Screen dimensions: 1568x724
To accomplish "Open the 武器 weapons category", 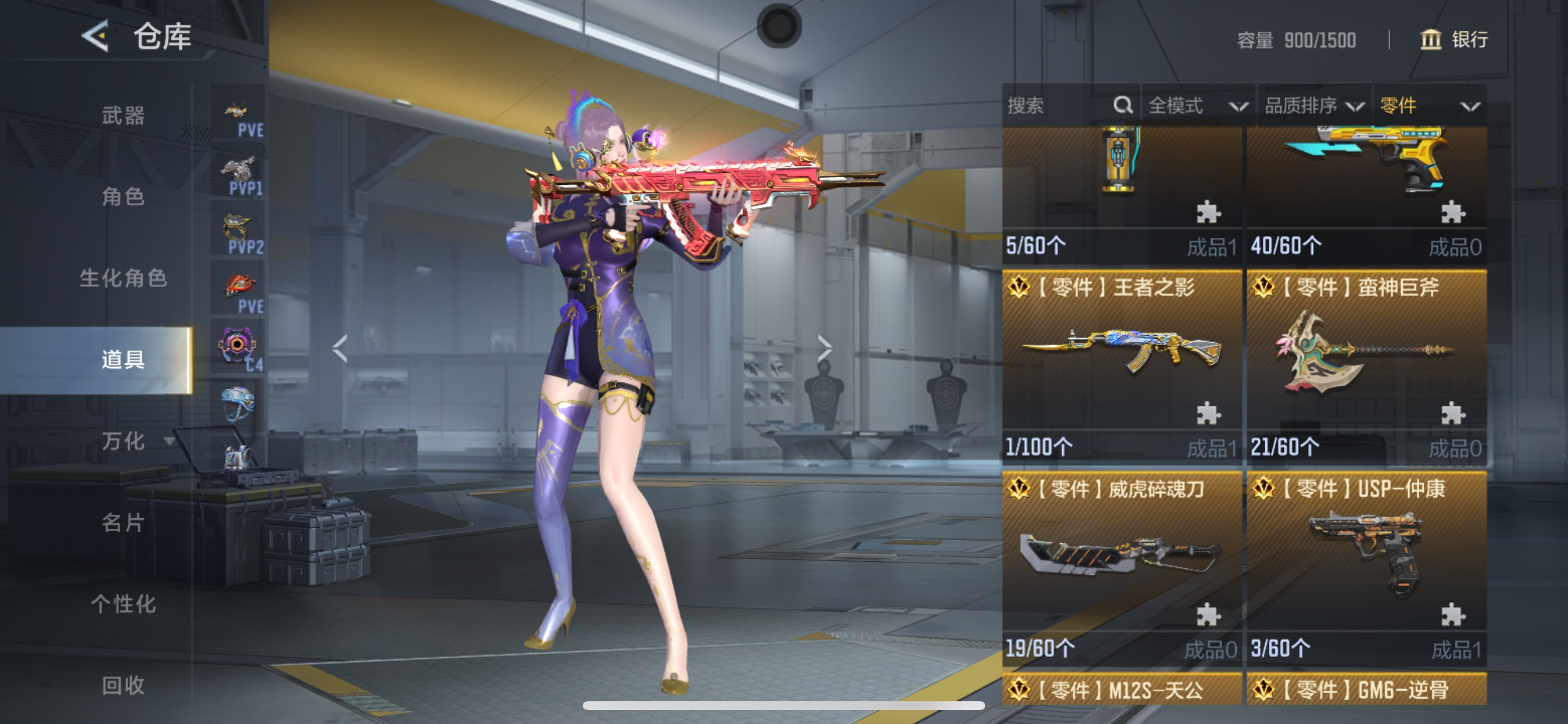I will 123,115.
